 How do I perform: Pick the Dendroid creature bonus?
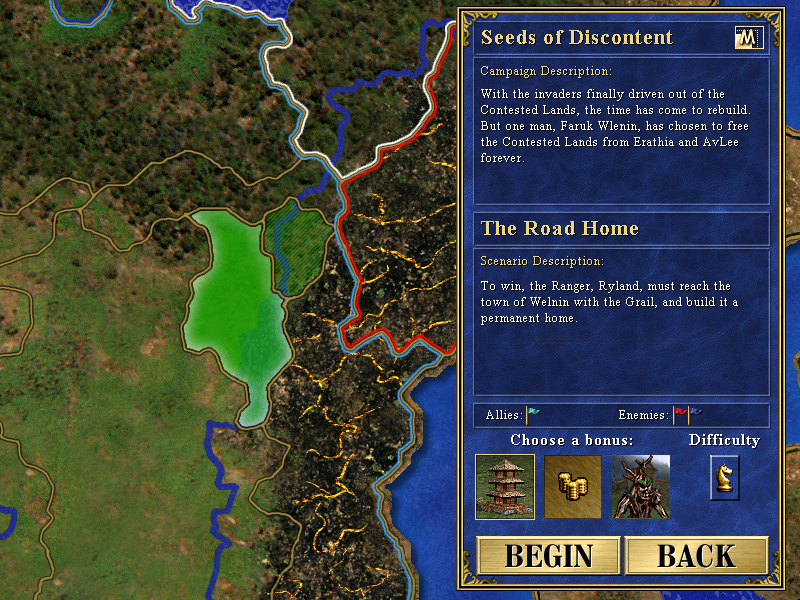coord(641,487)
